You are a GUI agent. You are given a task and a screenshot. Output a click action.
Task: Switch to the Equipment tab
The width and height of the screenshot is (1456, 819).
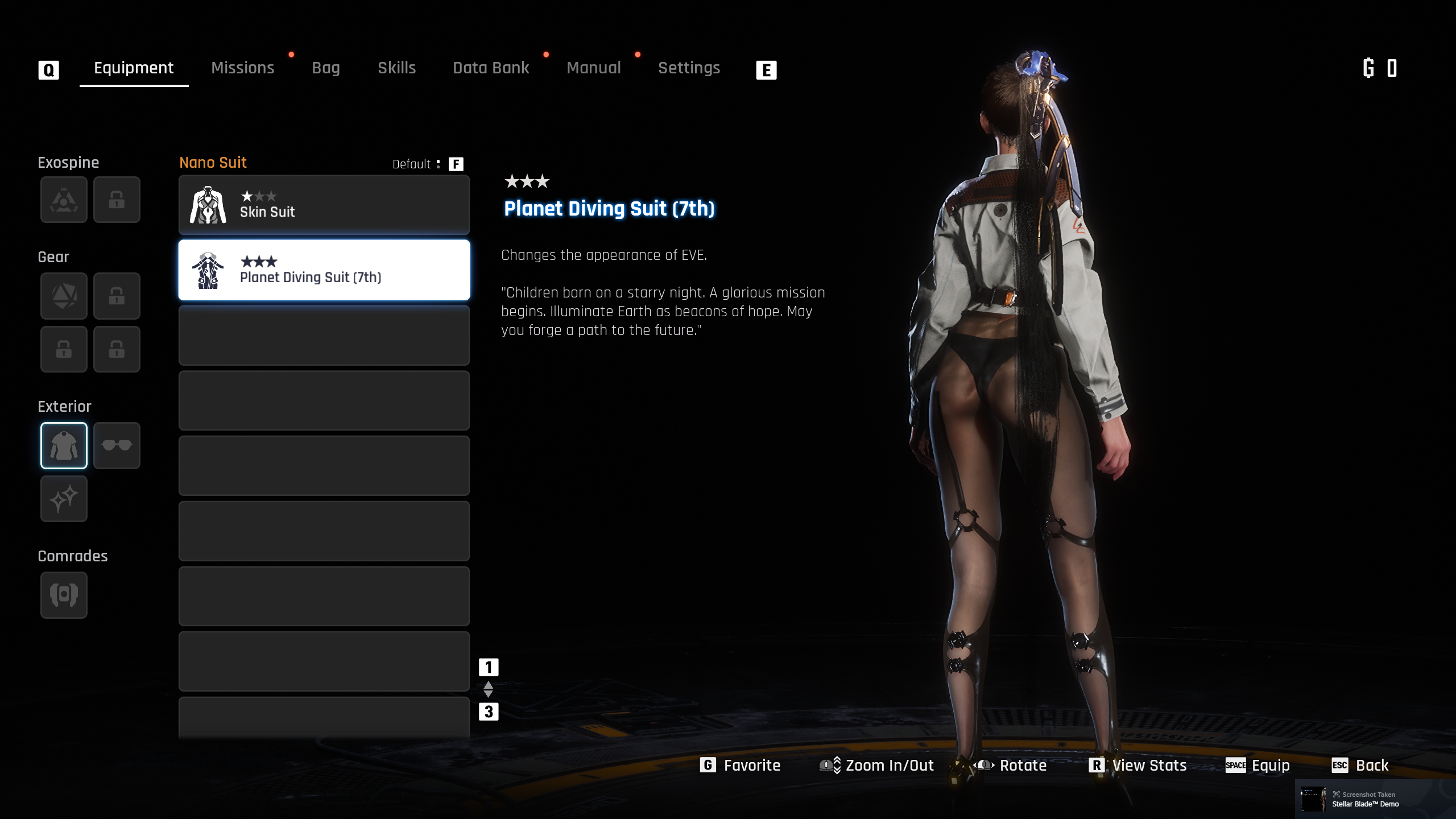(134, 68)
